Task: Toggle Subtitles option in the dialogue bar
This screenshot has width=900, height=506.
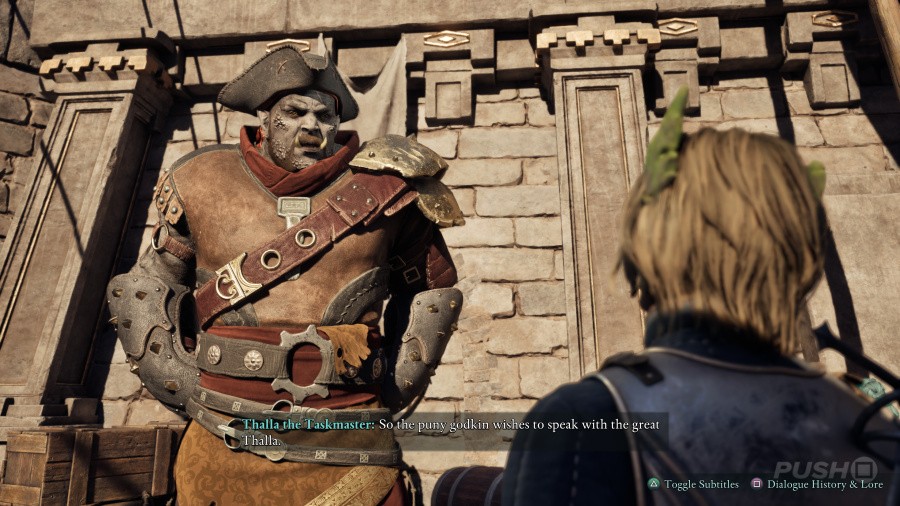Action: click(x=694, y=484)
